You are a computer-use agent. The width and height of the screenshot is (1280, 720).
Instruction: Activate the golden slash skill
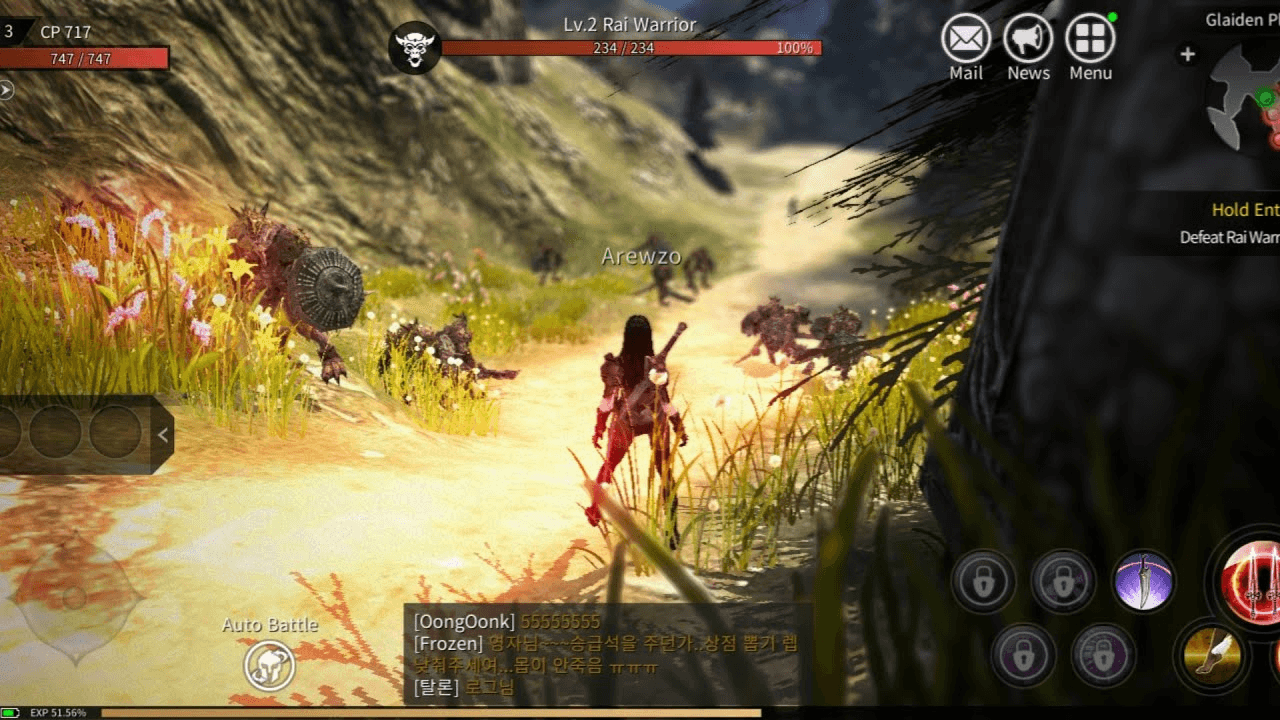[x=1212, y=656]
